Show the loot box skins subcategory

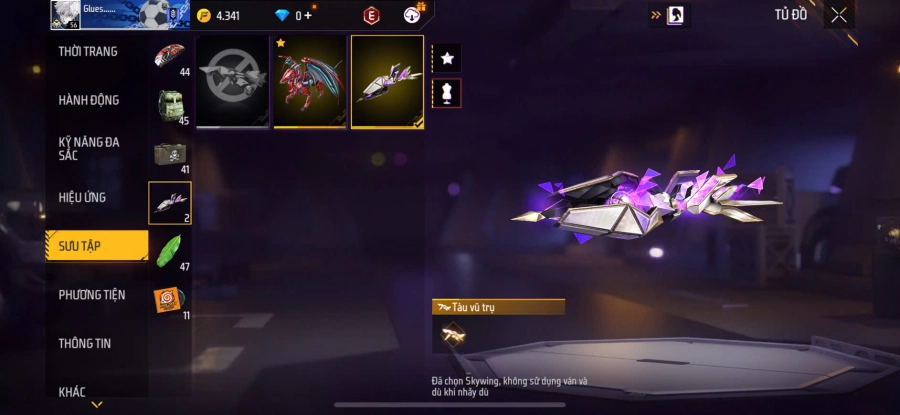(x=169, y=154)
